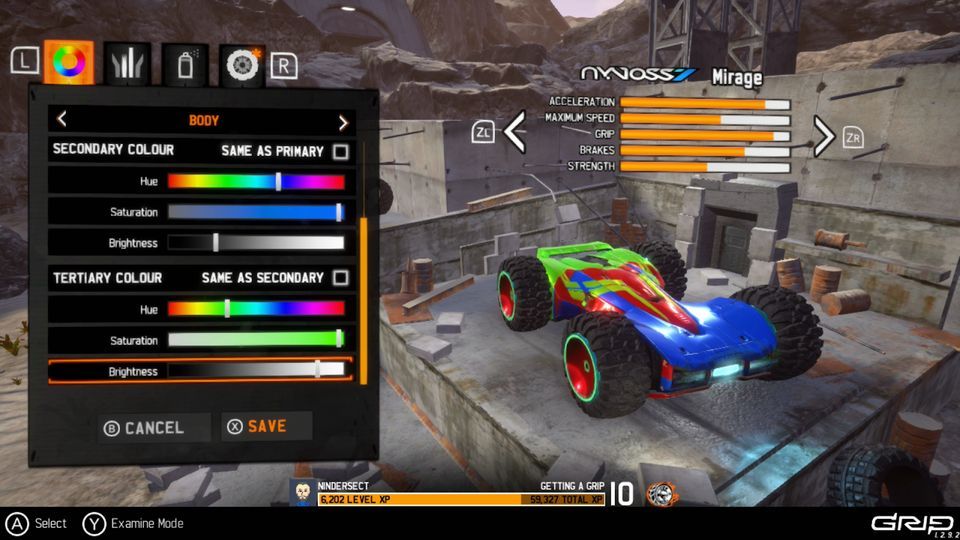Change the tertiary colour Brightness slider
This screenshot has height=540, width=960.
point(318,370)
